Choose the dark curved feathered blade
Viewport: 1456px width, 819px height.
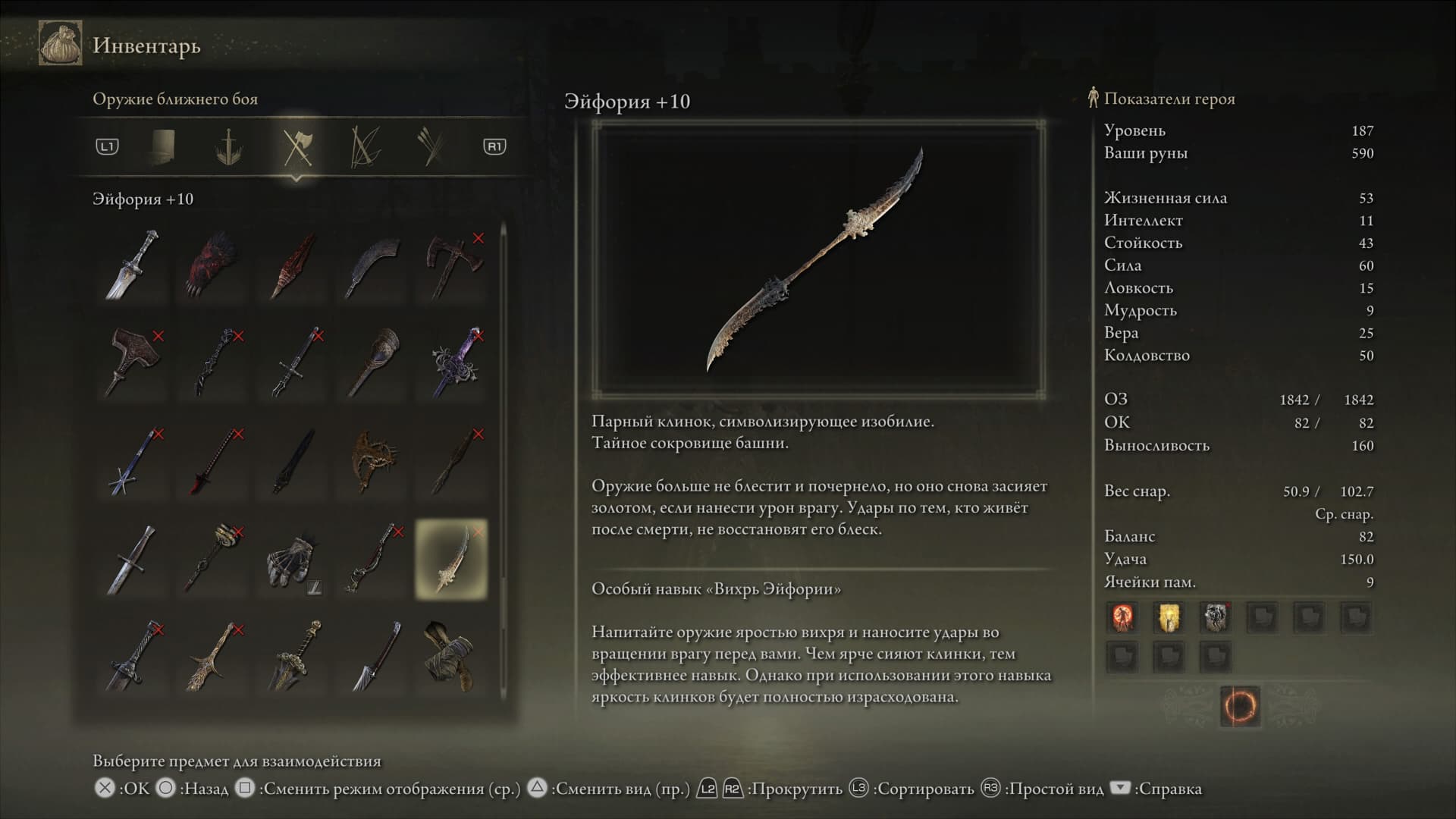pos(372,265)
